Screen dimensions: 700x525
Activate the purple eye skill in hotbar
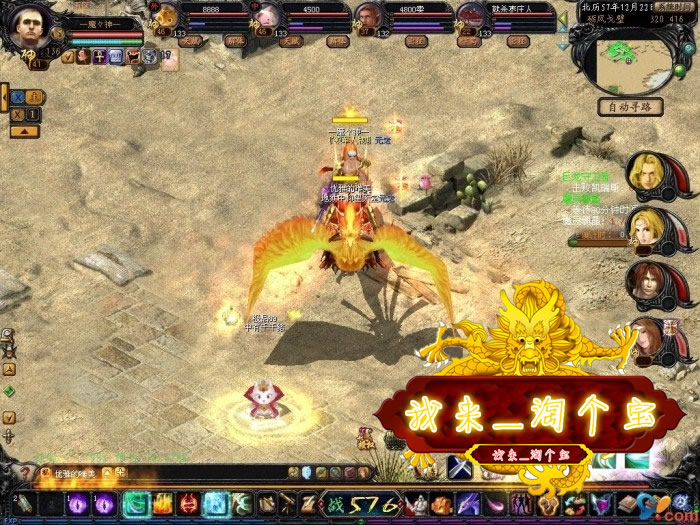point(78,503)
